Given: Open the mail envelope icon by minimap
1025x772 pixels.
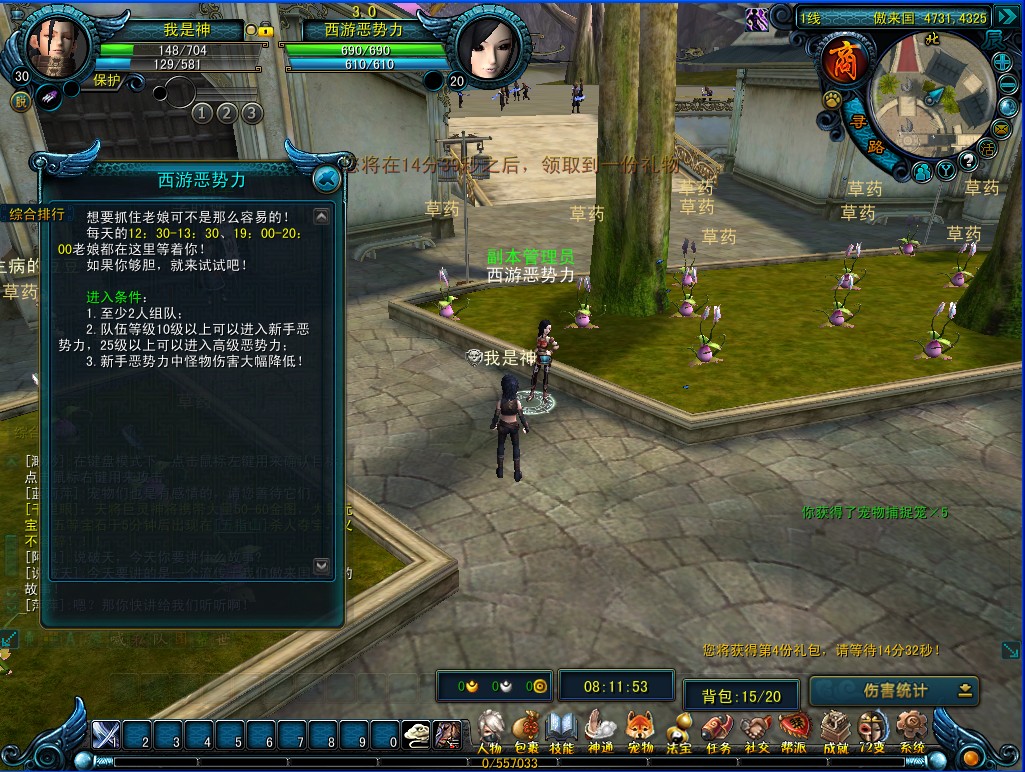Looking at the screenshot, I should pos(1003,129).
